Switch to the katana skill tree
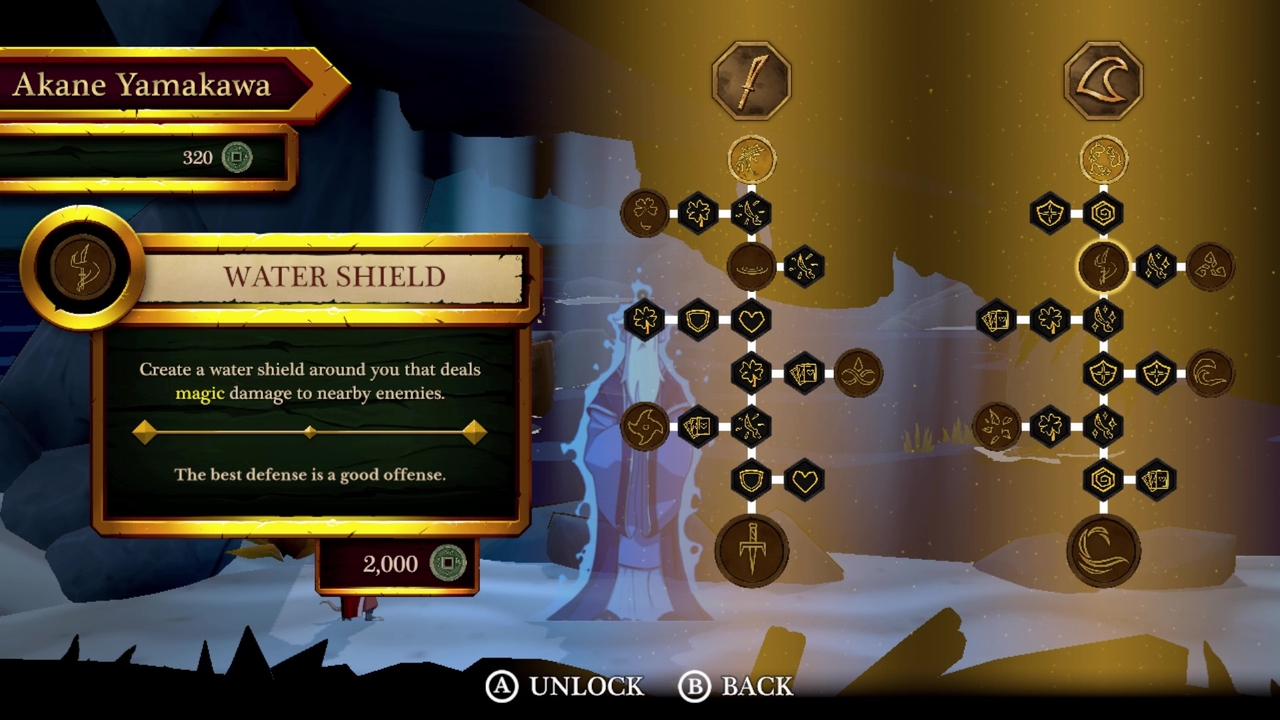Image resolution: width=1280 pixels, height=720 pixels. point(752,82)
